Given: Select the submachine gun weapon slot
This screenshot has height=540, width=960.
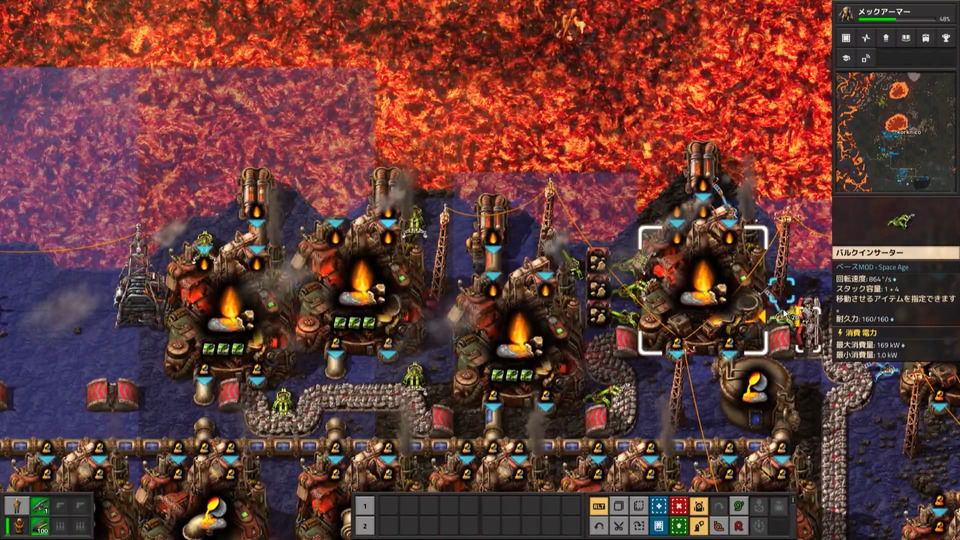Looking at the screenshot, I should click(40, 506).
